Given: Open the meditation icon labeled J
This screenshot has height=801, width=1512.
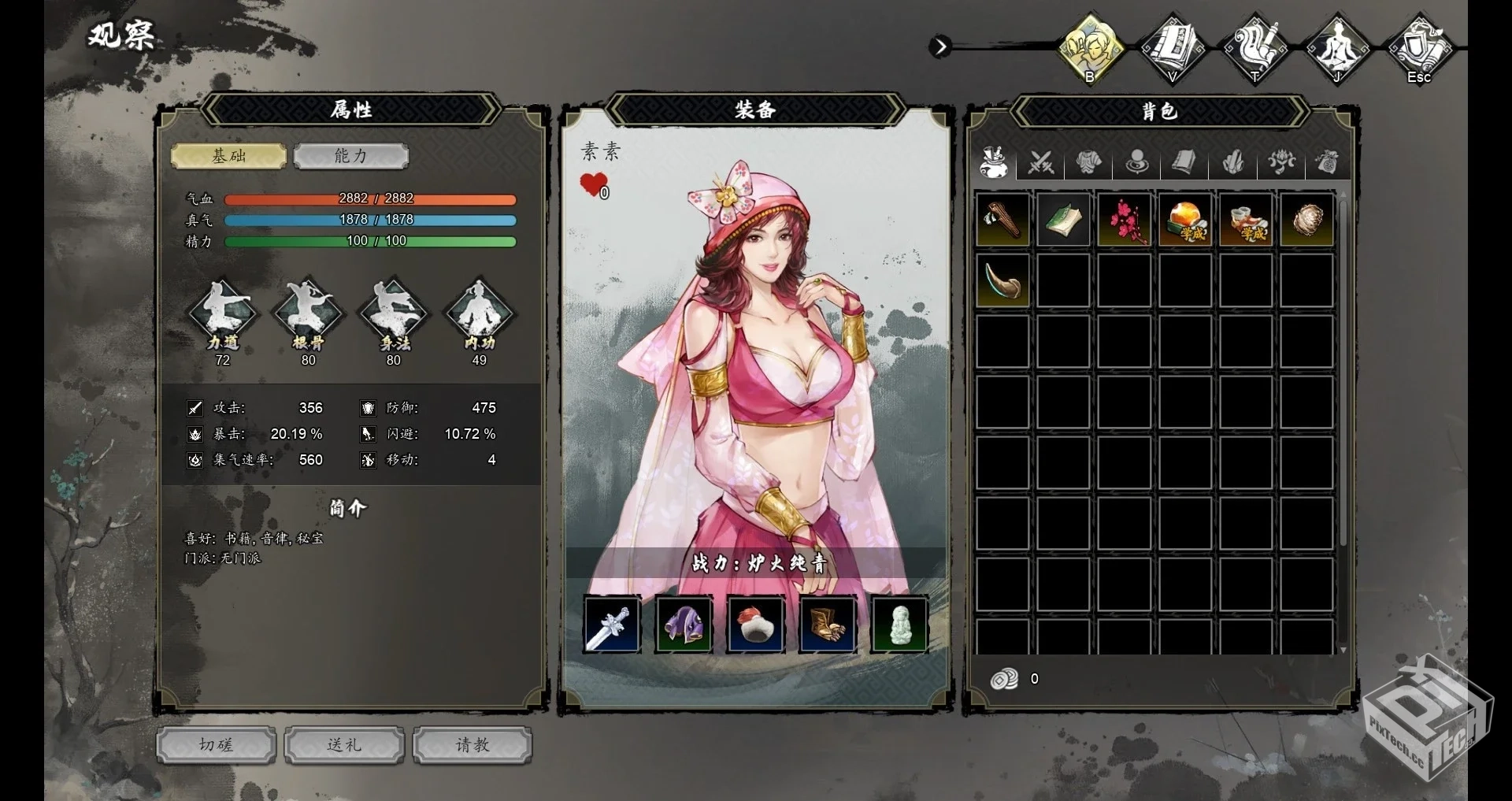Looking at the screenshot, I should [x=1336, y=49].
